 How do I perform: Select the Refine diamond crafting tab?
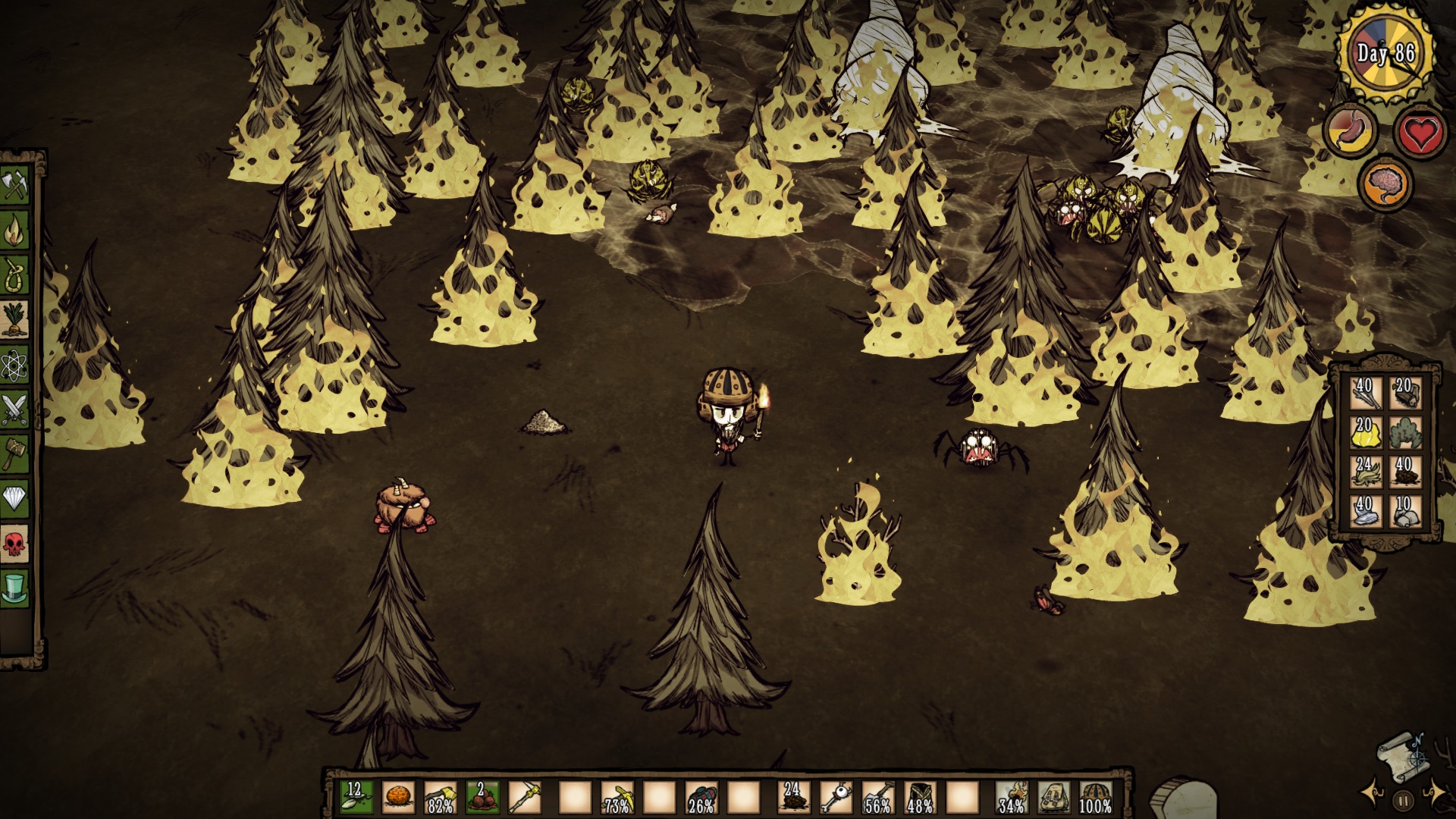click(15, 498)
